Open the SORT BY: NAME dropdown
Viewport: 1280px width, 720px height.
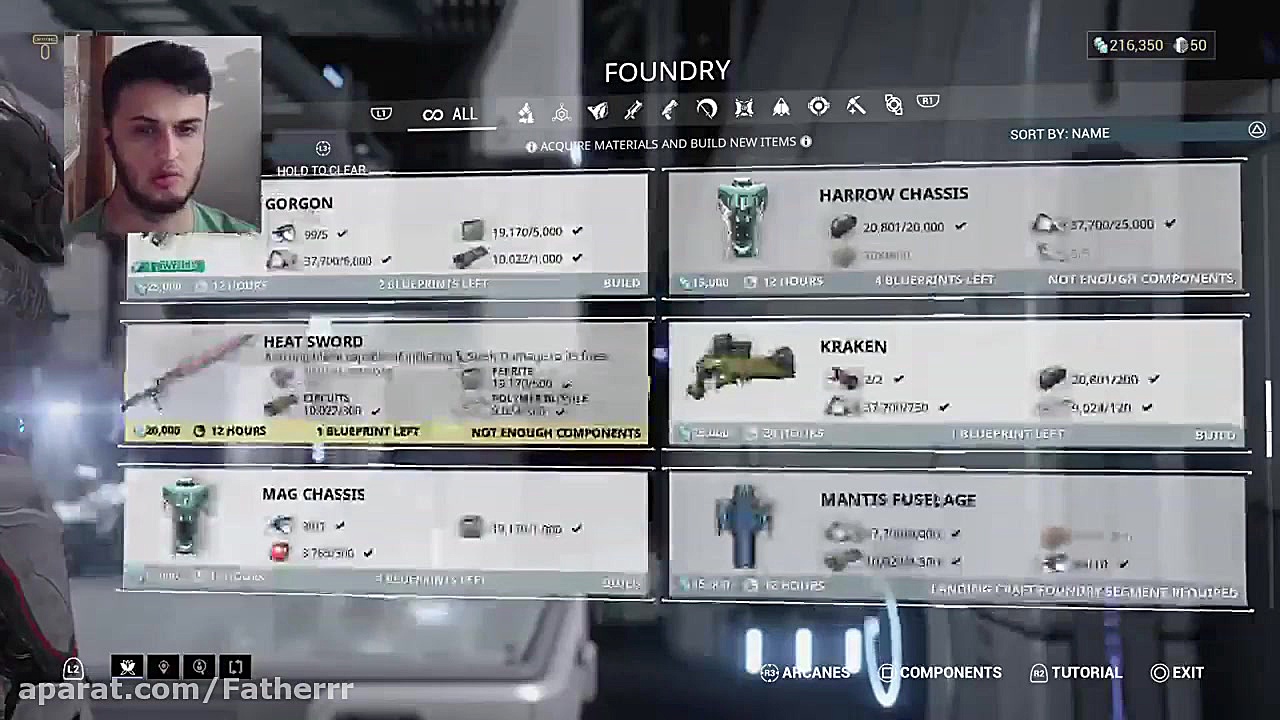point(1060,133)
